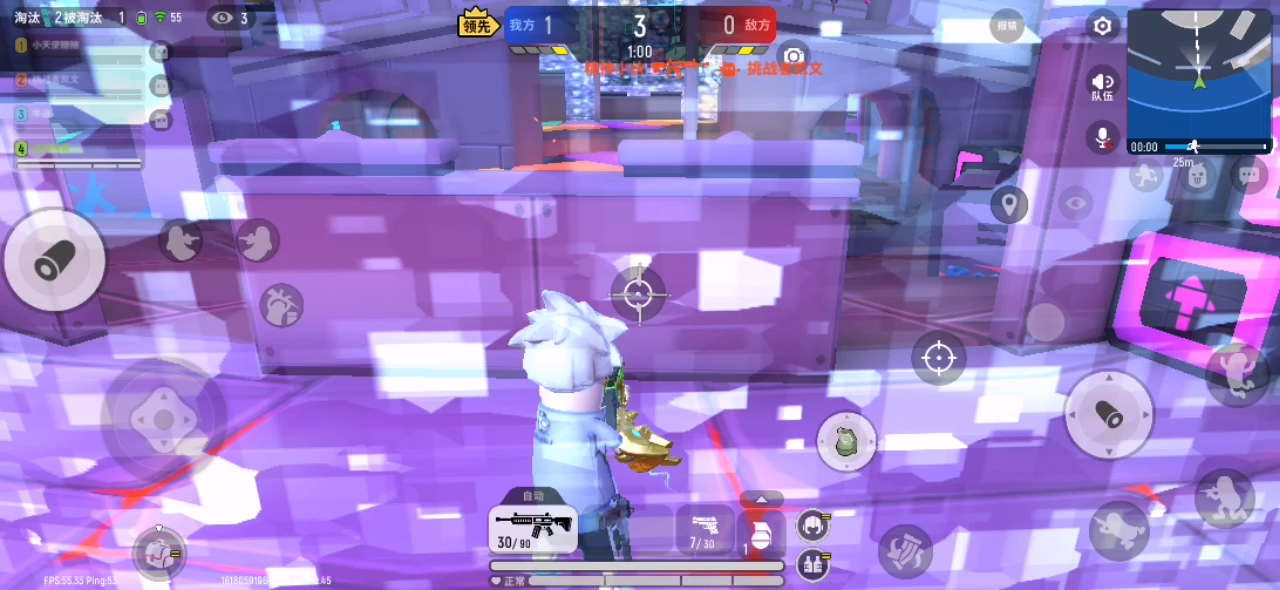1280x590 pixels.
Task: Take a screenshot with the camera icon
Action: click(x=794, y=56)
